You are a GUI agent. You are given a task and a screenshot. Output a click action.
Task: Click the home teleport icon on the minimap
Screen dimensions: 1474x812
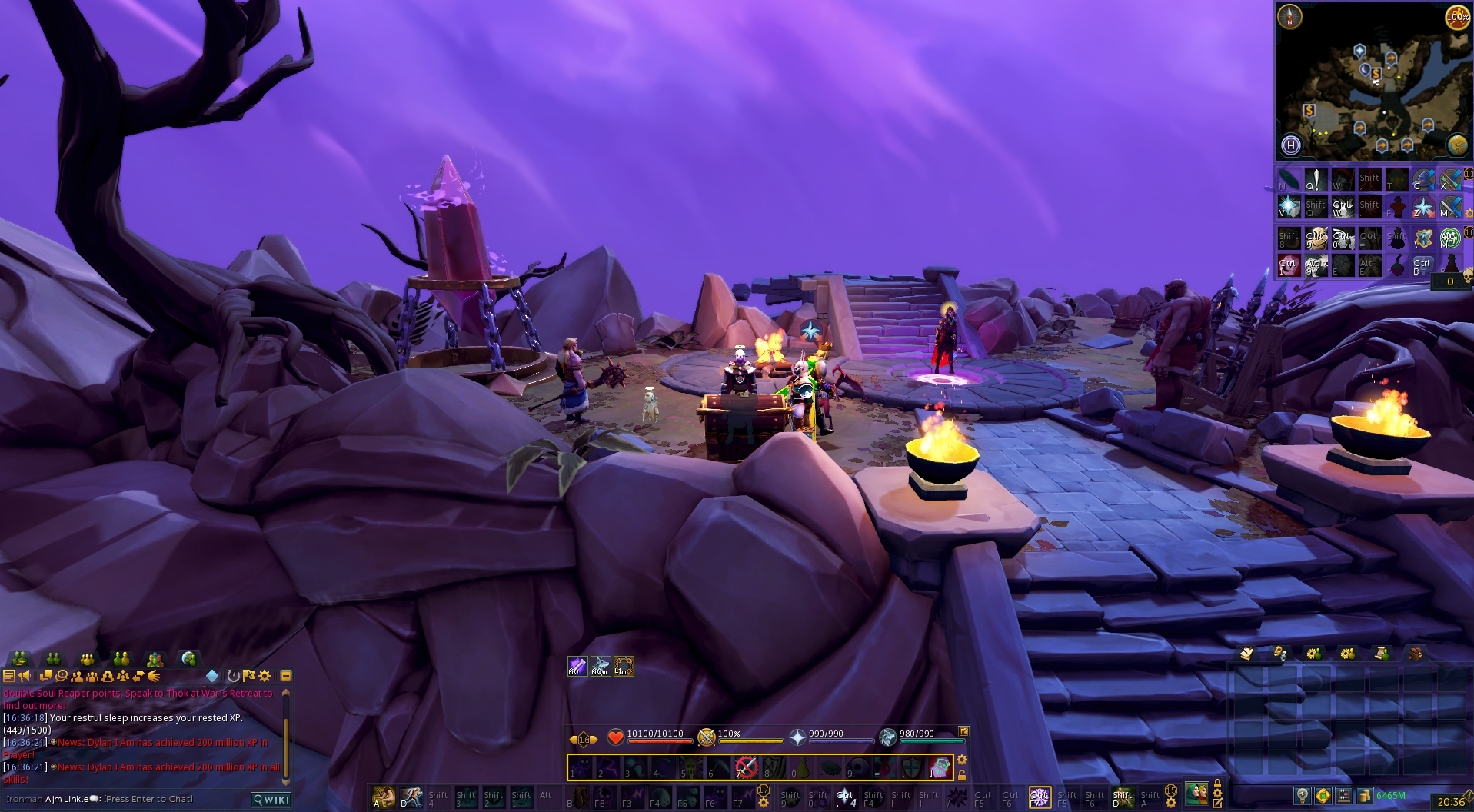[1291, 146]
